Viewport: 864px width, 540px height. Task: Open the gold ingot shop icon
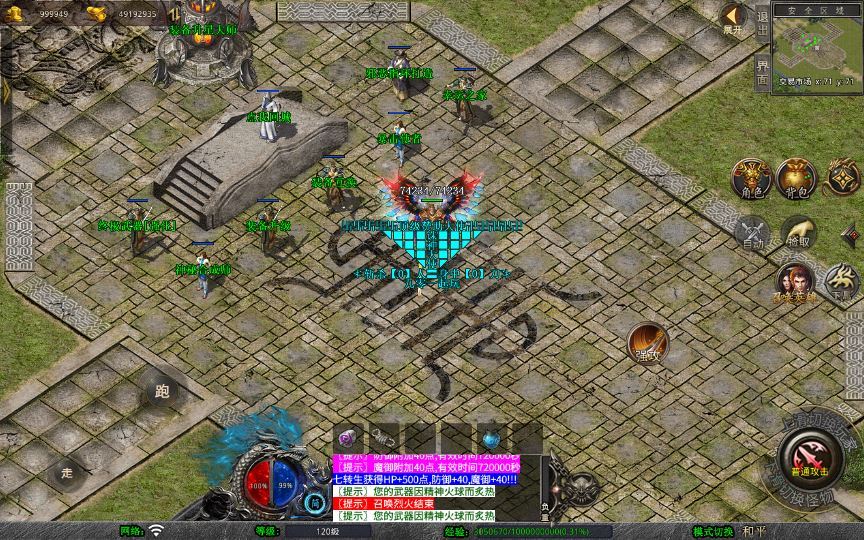(x=96, y=13)
